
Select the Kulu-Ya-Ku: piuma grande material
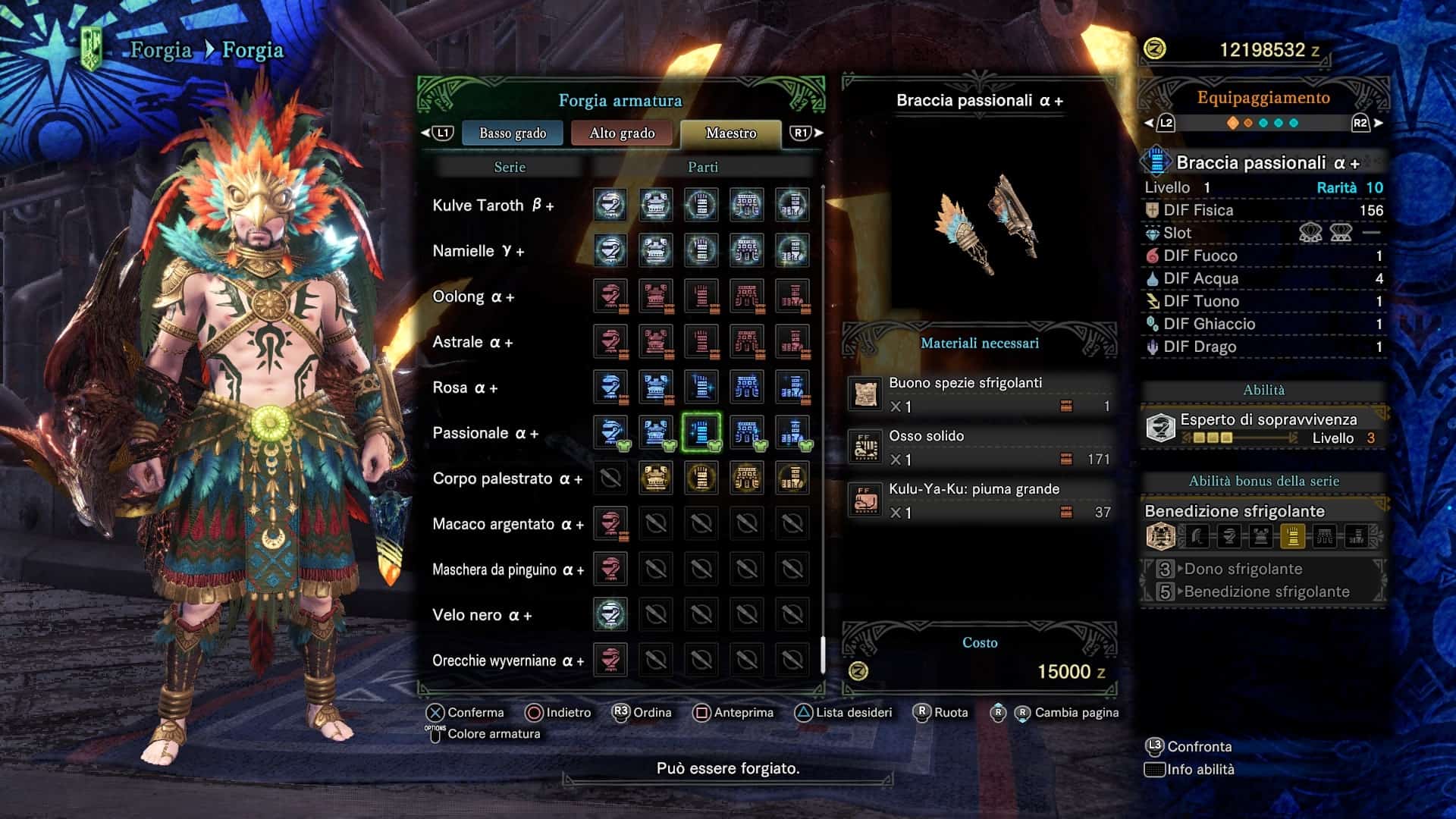[980, 500]
